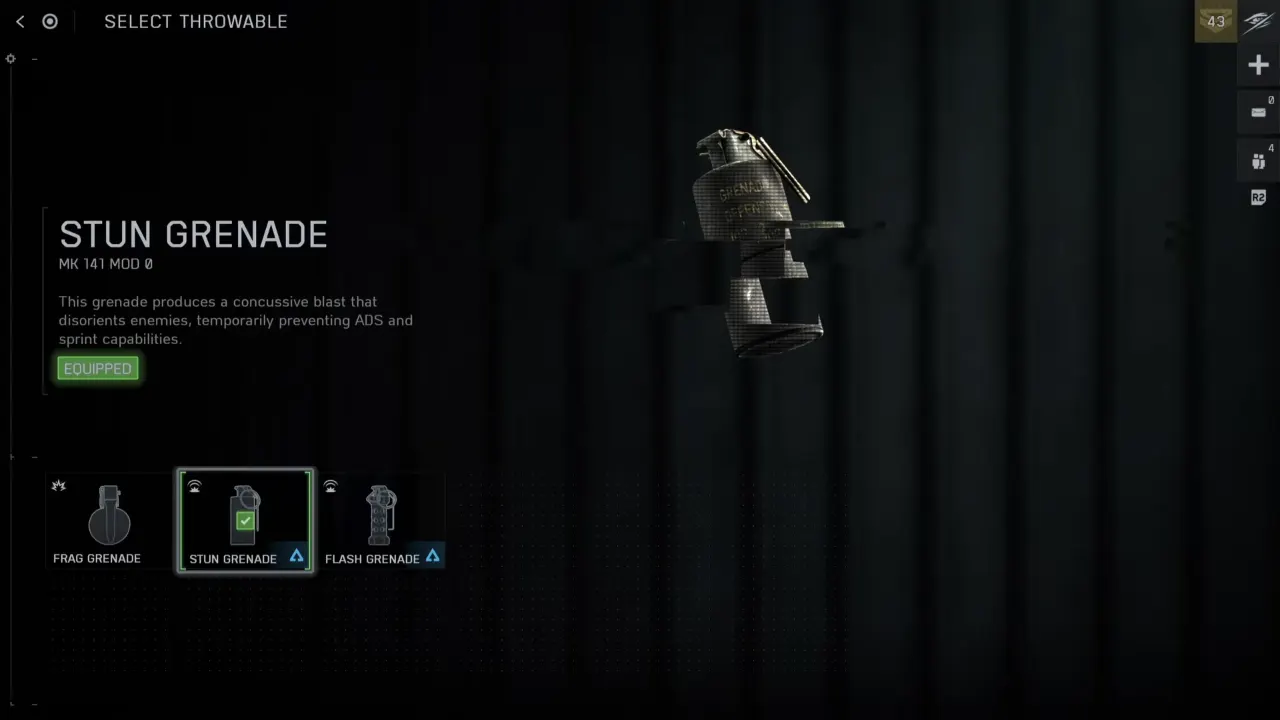Viewport: 1280px width, 720px height.
Task: Click the plus icon in the sidebar
Action: (1258, 64)
